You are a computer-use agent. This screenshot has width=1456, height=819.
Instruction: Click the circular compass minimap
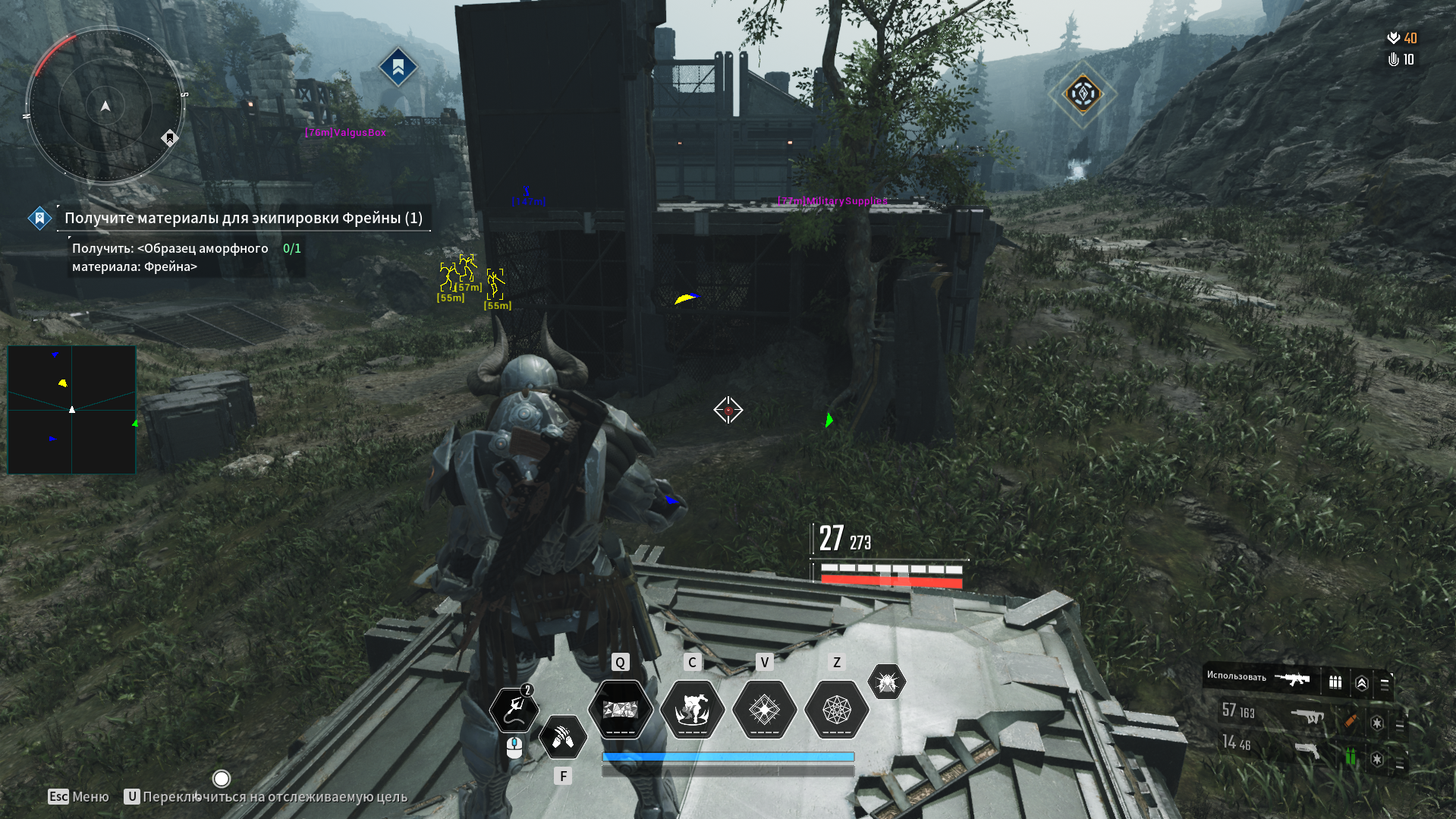pyautogui.click(x=105, y=106)
